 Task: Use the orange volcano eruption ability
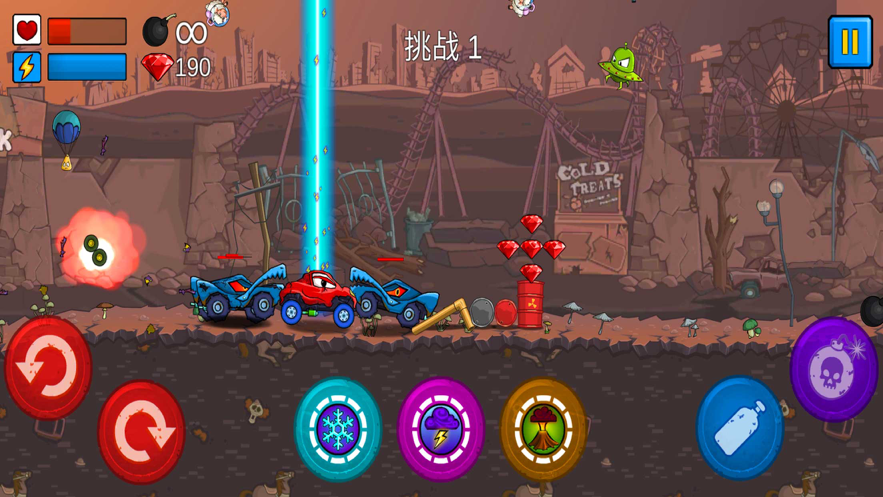[x=543, y=429]
